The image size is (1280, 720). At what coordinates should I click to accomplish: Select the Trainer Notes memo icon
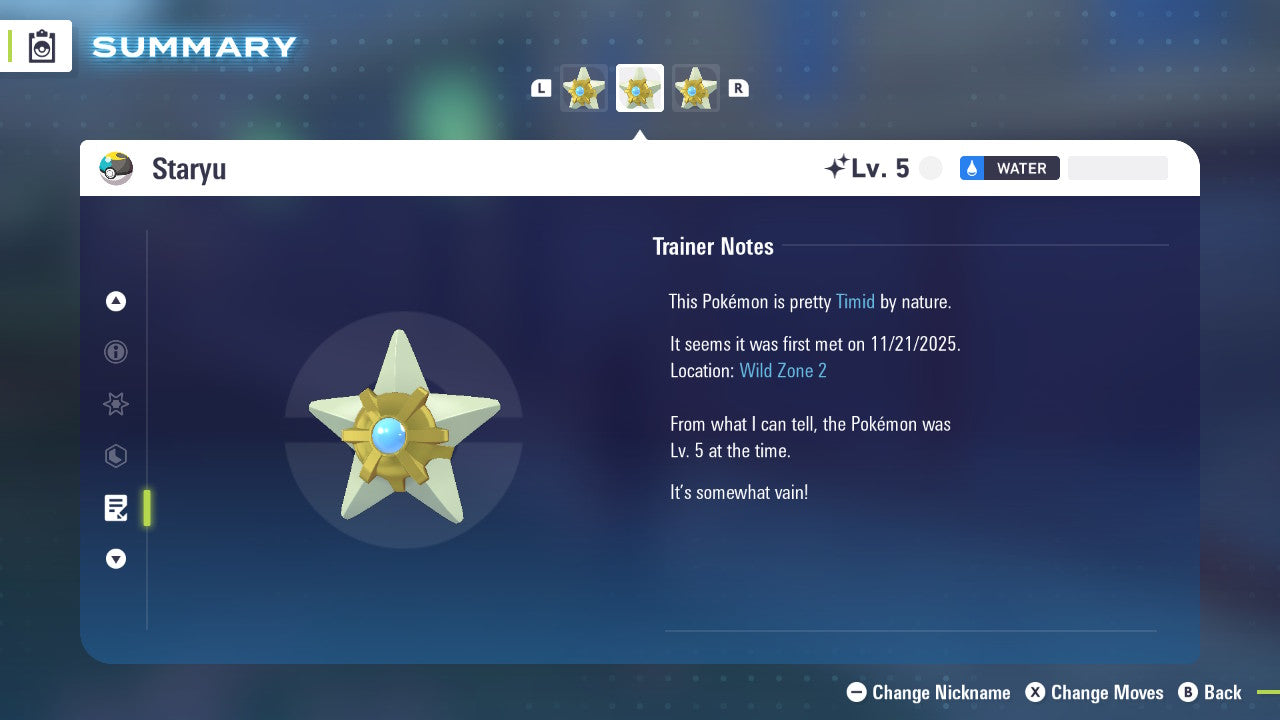point(116,508)
